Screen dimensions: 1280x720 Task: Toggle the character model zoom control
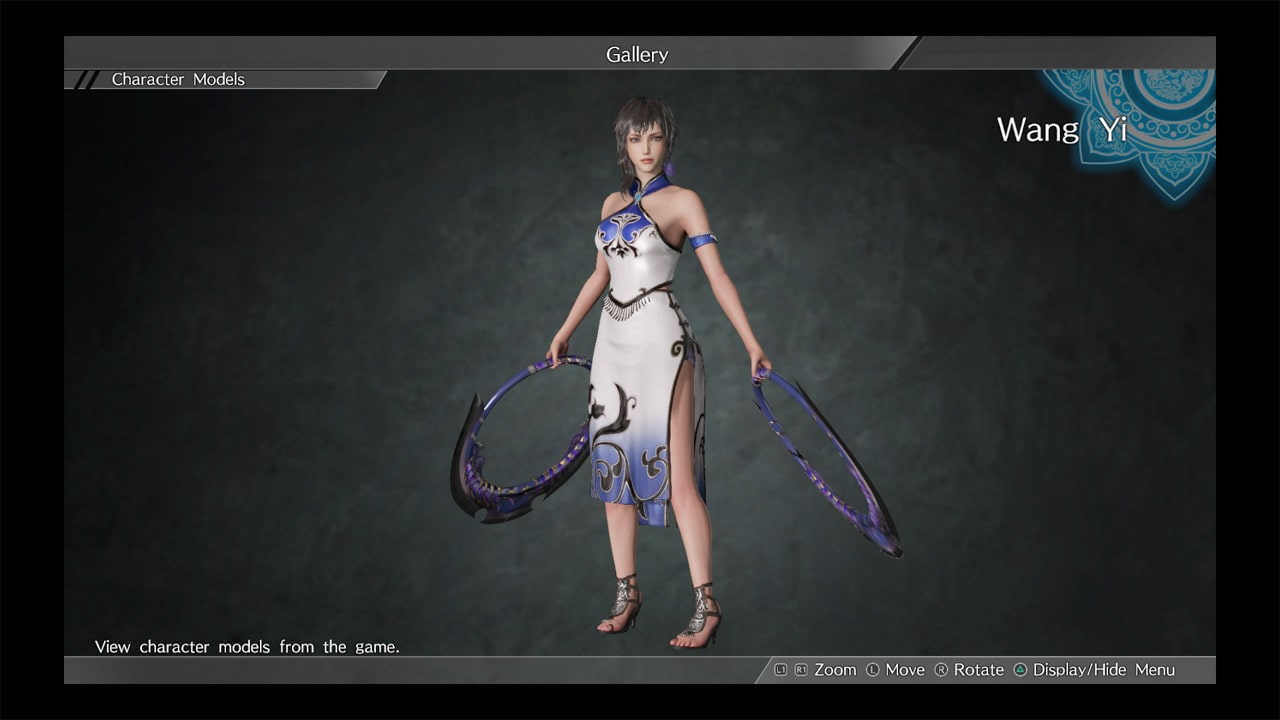(834, 670)
